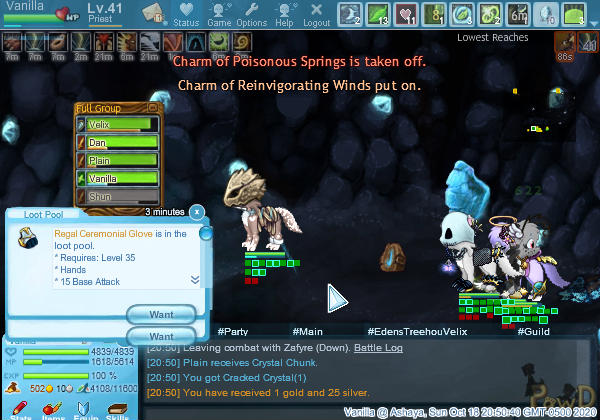Open the Items bag button
Image resolution: width=600 pixels, height=420 pixels.
[55, 410]
